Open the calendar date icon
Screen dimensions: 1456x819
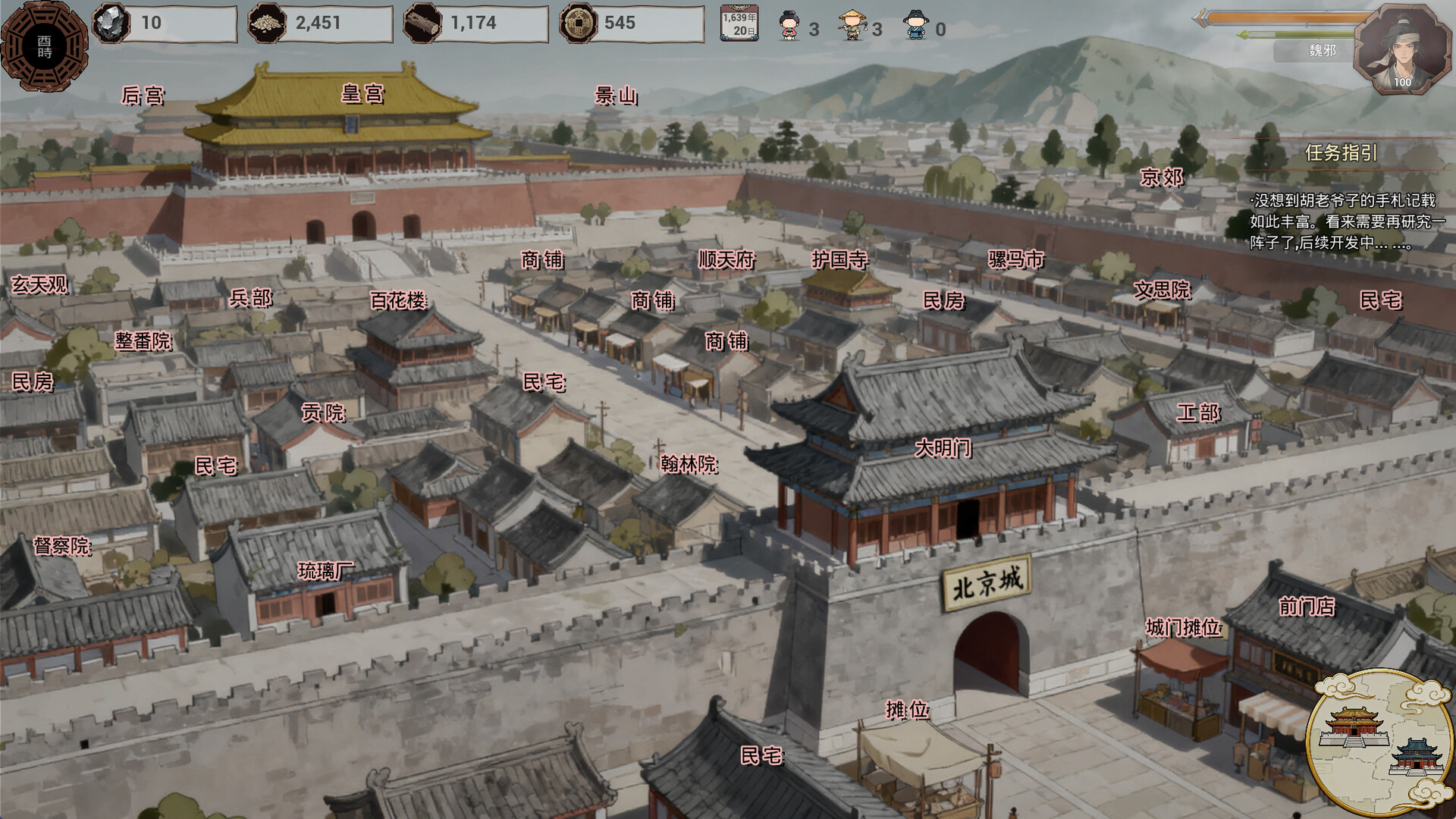click(x=739, y=24)
